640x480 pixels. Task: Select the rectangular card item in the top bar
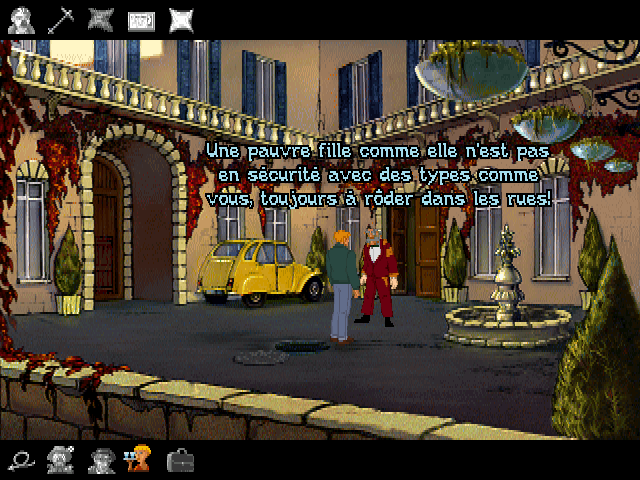(x=141, y=19)
